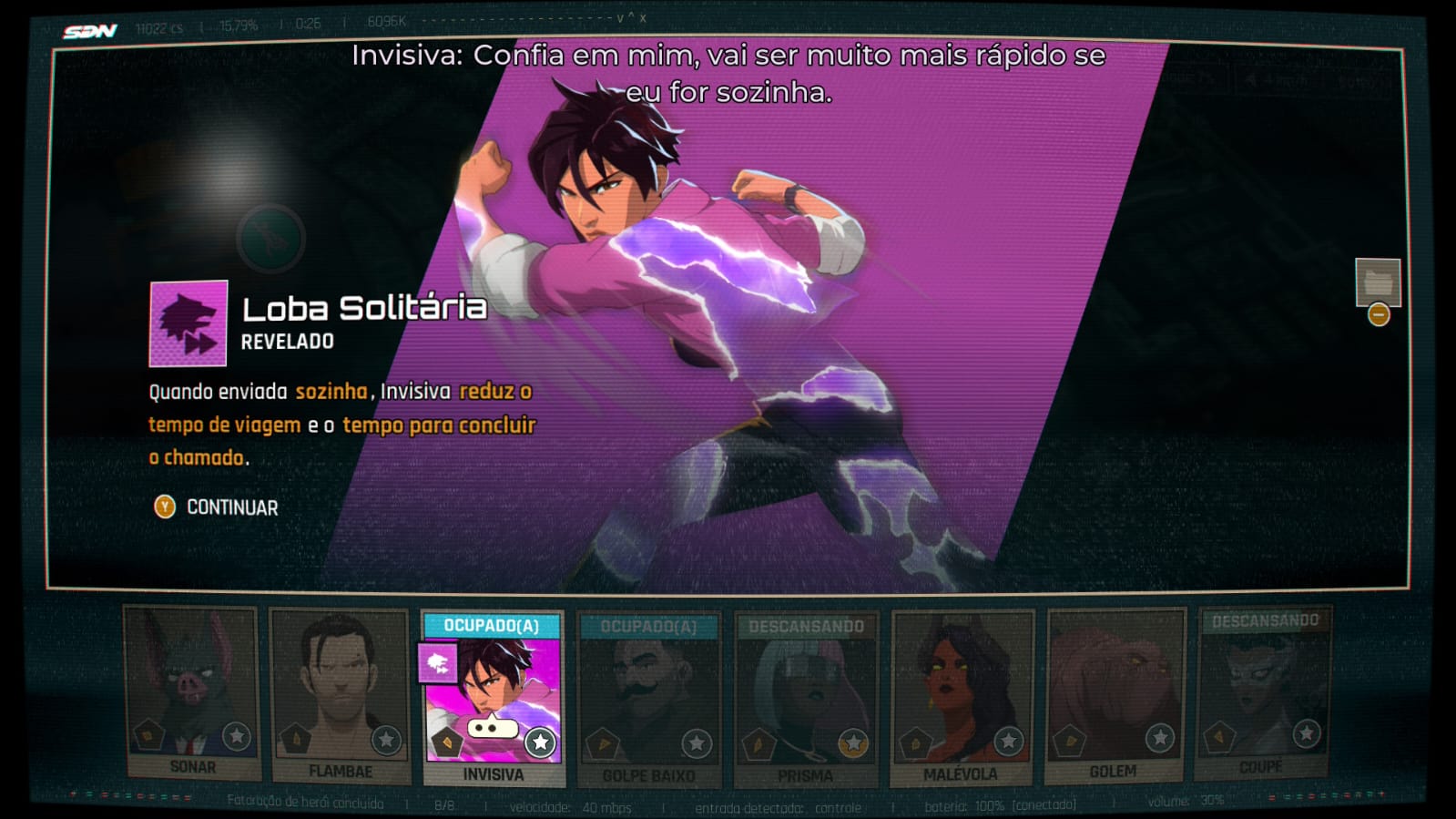Open the folder icon on the right edge

point(1378,282)
